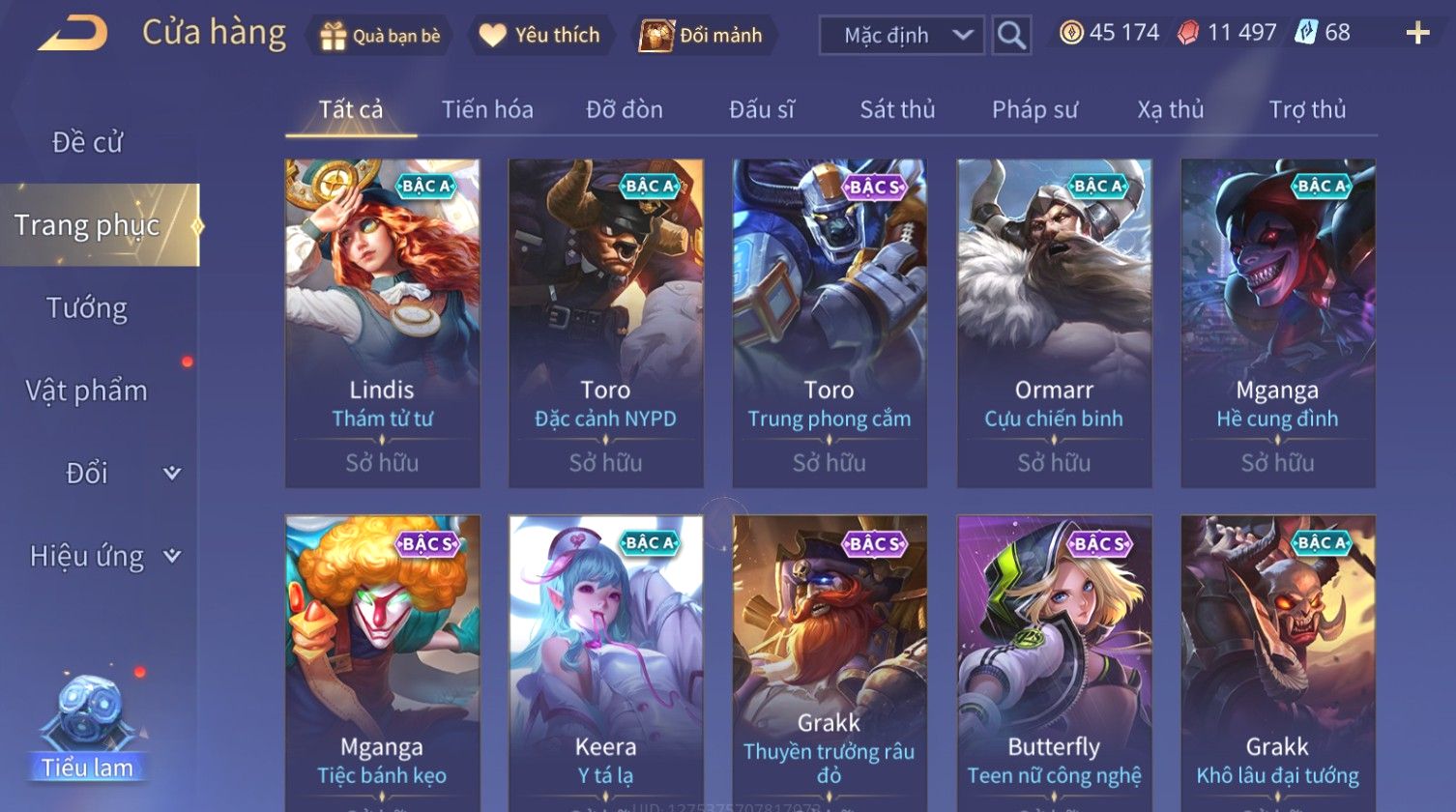Switch to the Tiến hóa tab
The image size is (1456, 812).
[x=487, y=110]
